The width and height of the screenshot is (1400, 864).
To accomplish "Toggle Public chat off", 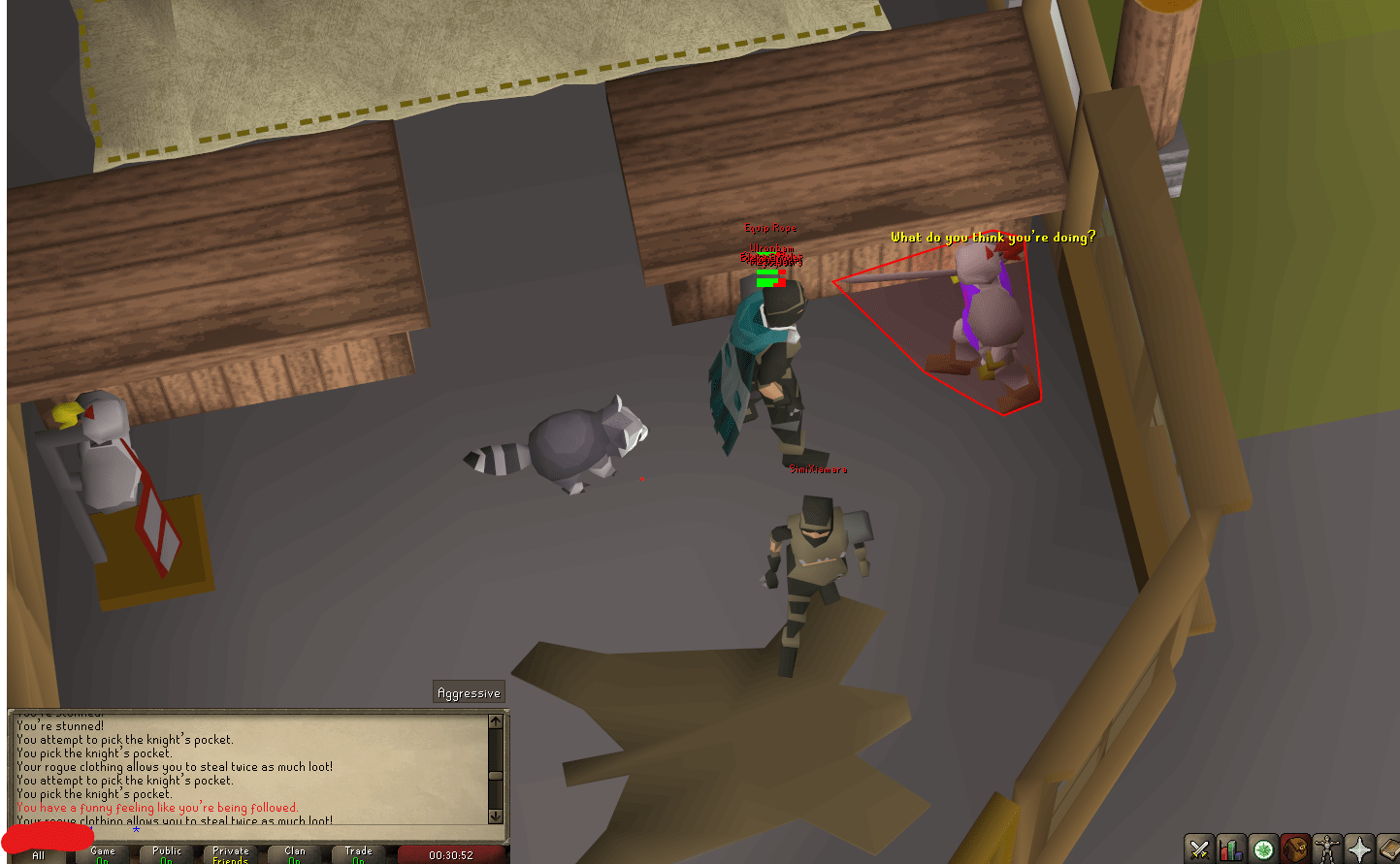I will pos(167,853).
